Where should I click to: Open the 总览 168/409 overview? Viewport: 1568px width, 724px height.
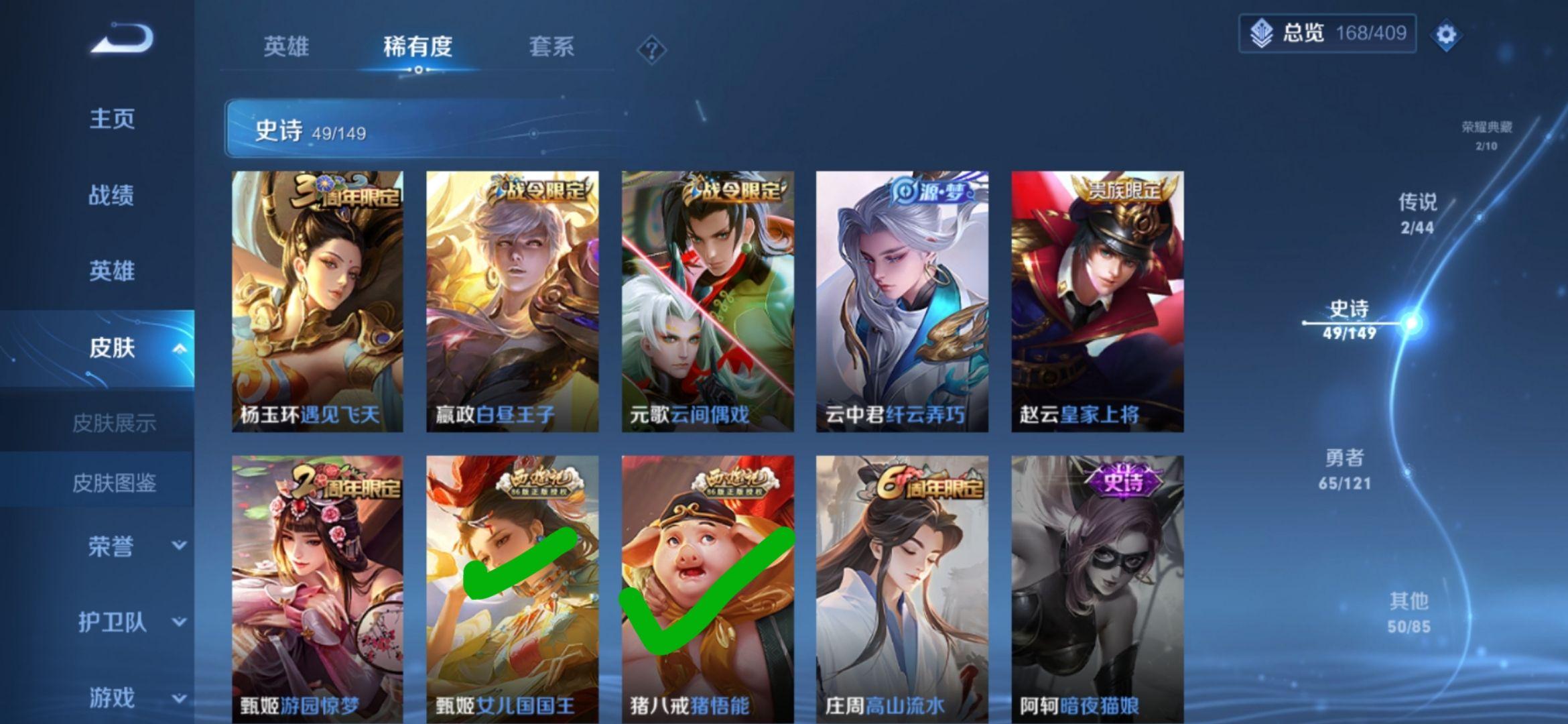(x=1327, y=33)
